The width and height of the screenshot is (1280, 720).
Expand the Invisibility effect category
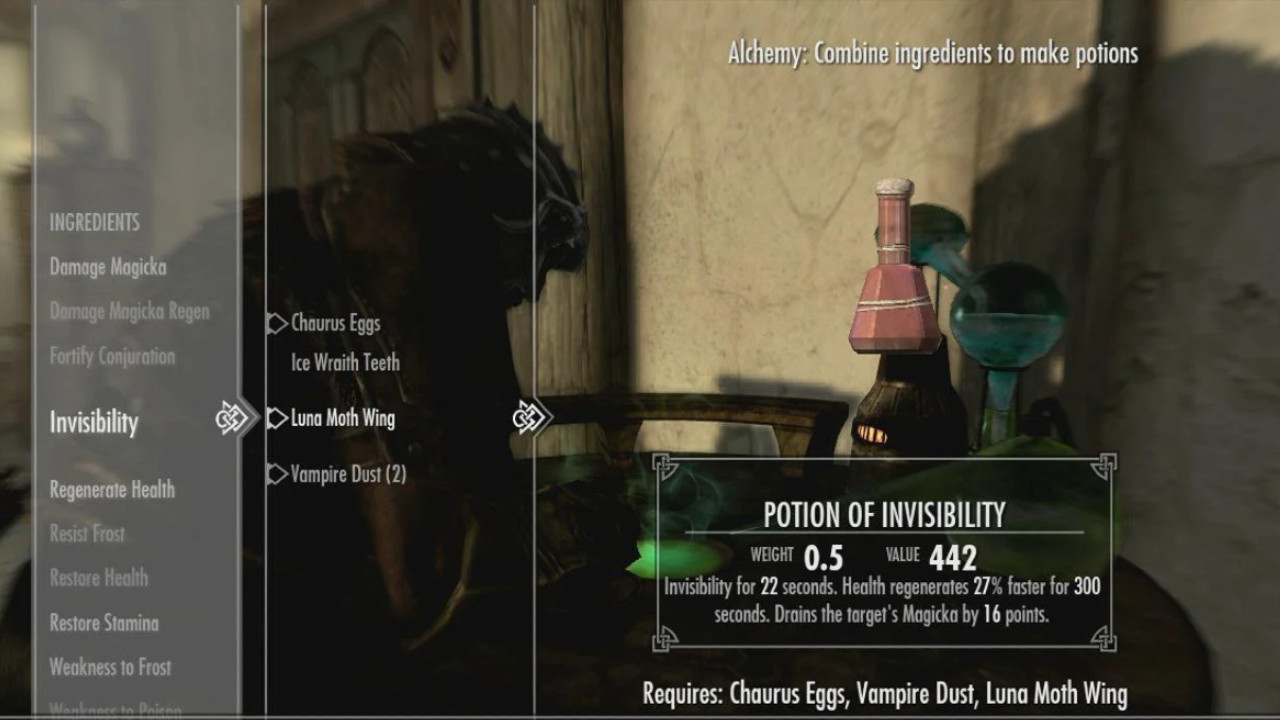tap(93, 422)
